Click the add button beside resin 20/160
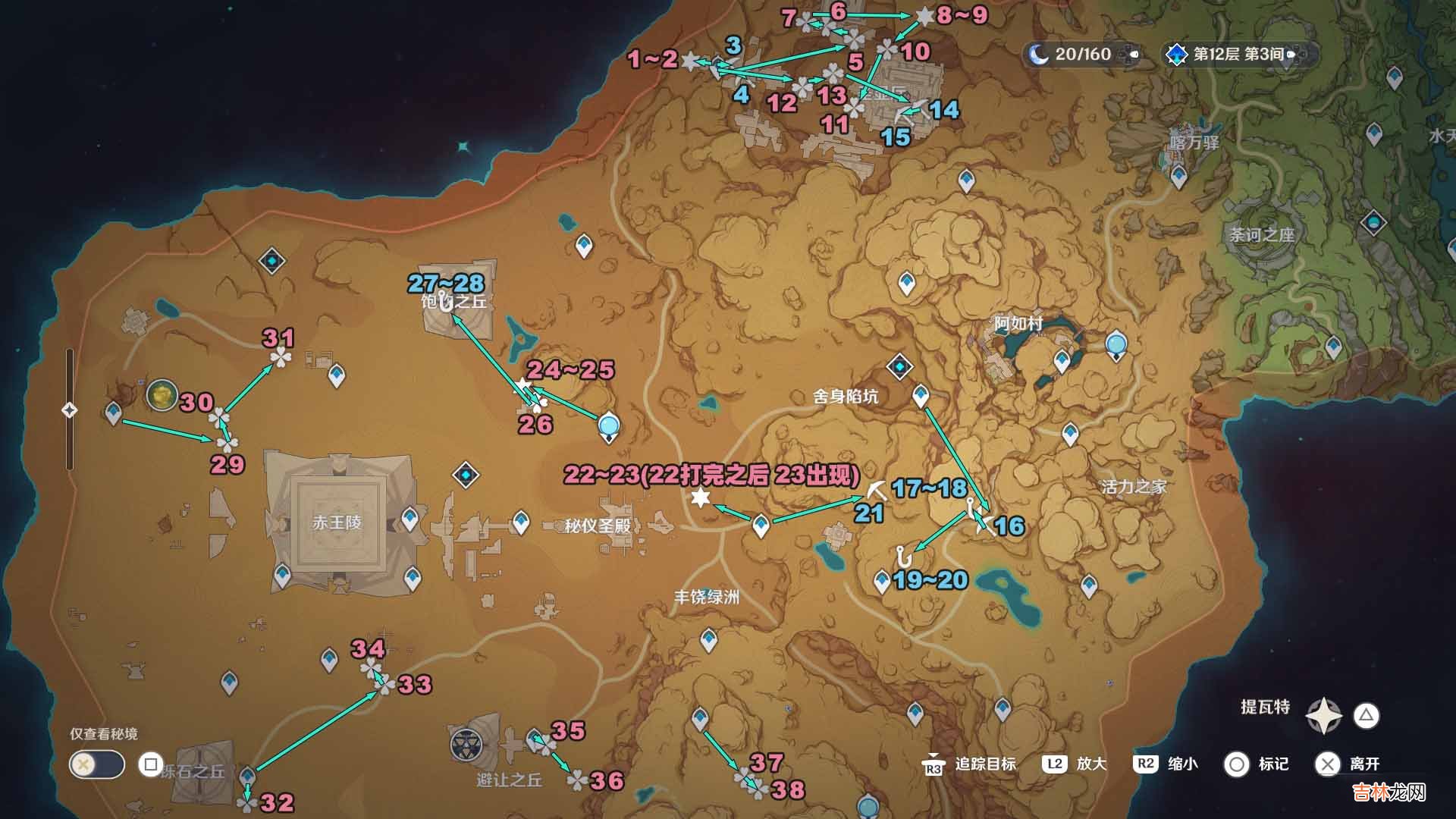Image resolution: width=1456 pixels, height=819 pixels. [1134, 54]
